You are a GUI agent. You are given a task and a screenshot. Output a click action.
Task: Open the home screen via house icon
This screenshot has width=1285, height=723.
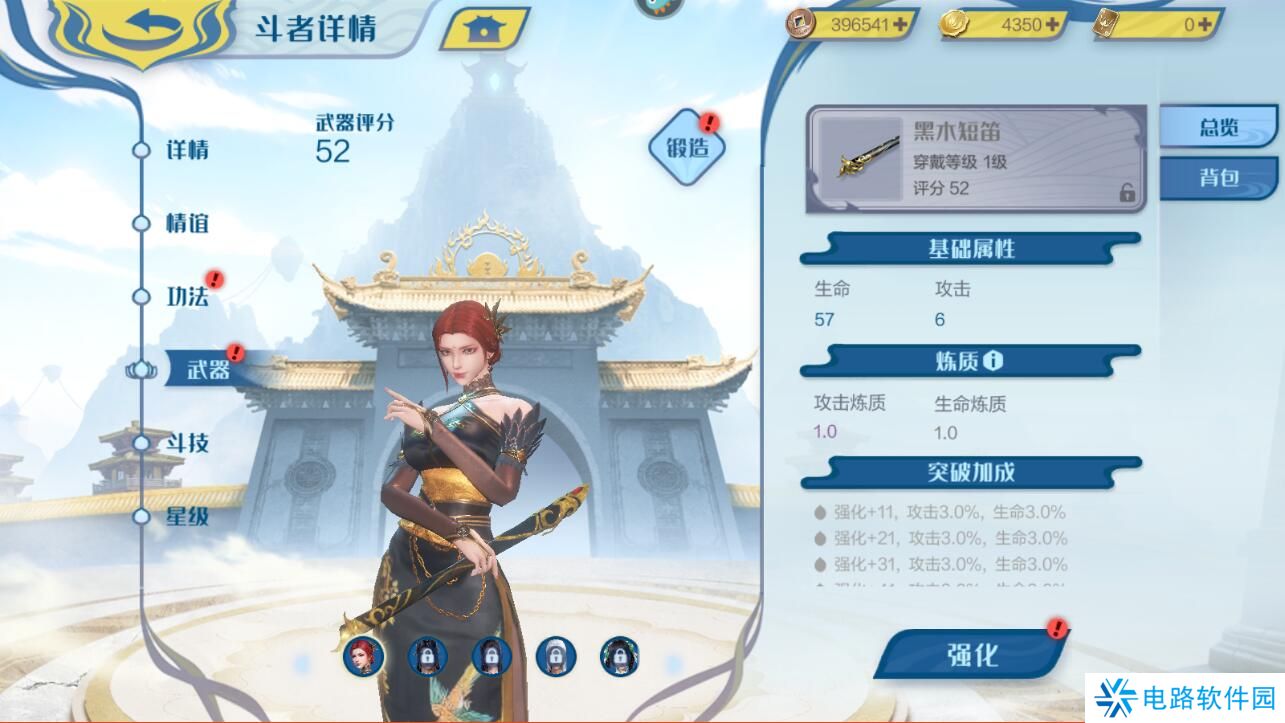[484, 29]
